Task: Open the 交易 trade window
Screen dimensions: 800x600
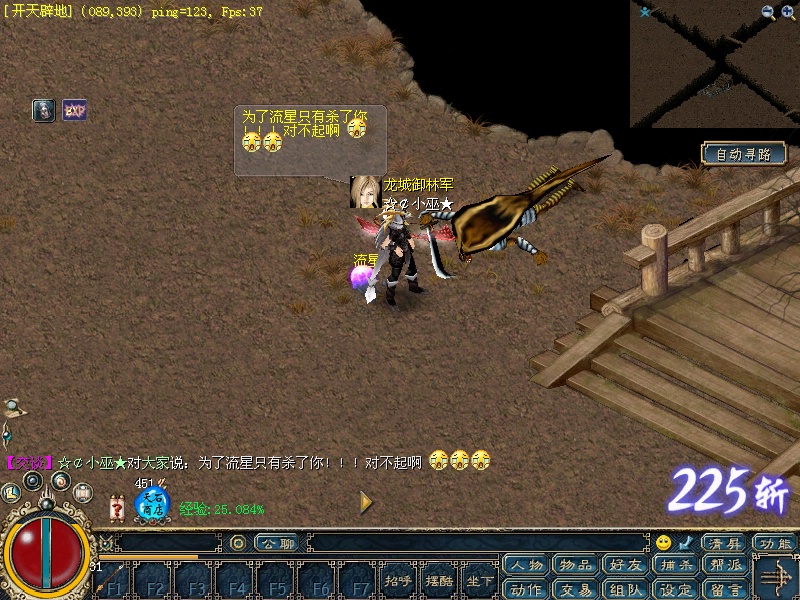Action: coord(576,588)
